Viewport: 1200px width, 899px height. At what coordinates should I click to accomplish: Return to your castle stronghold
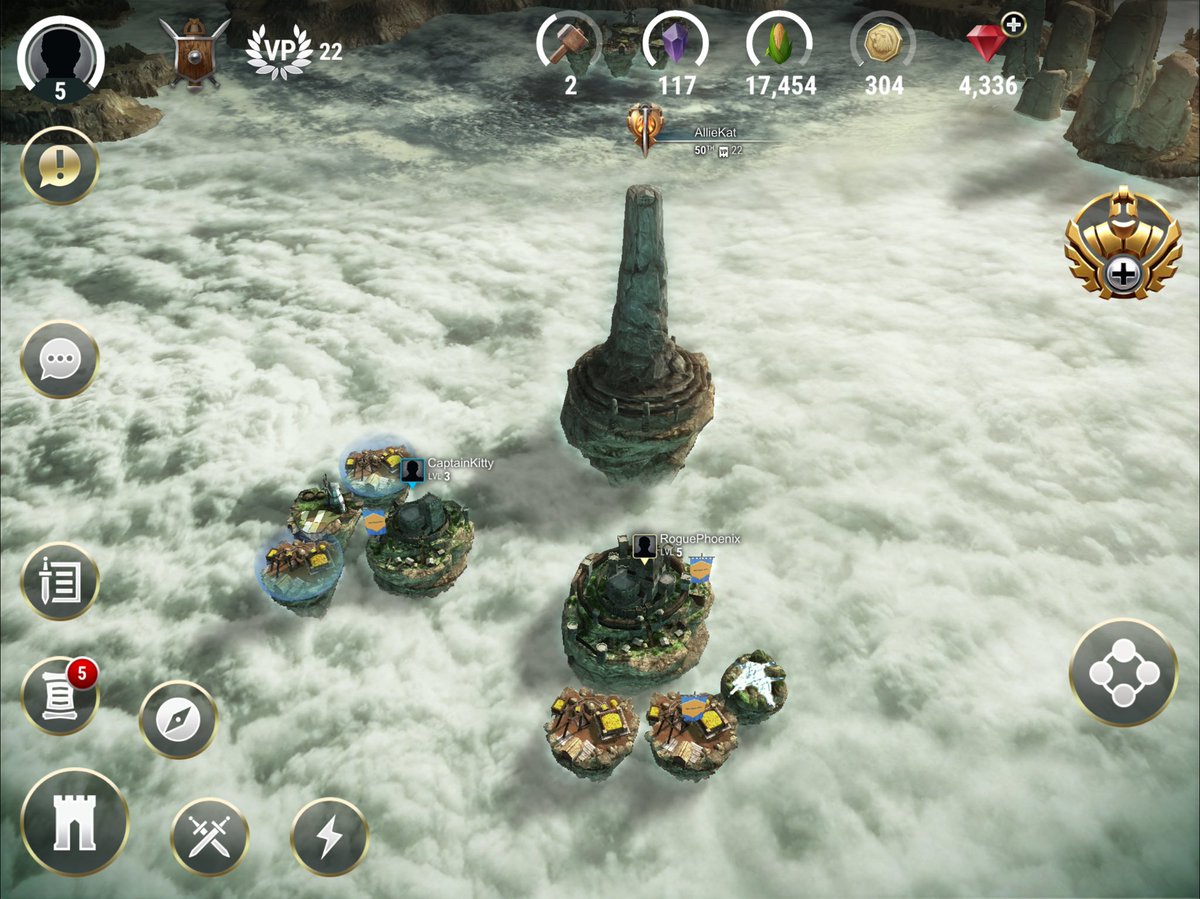(x=75, y=822)
